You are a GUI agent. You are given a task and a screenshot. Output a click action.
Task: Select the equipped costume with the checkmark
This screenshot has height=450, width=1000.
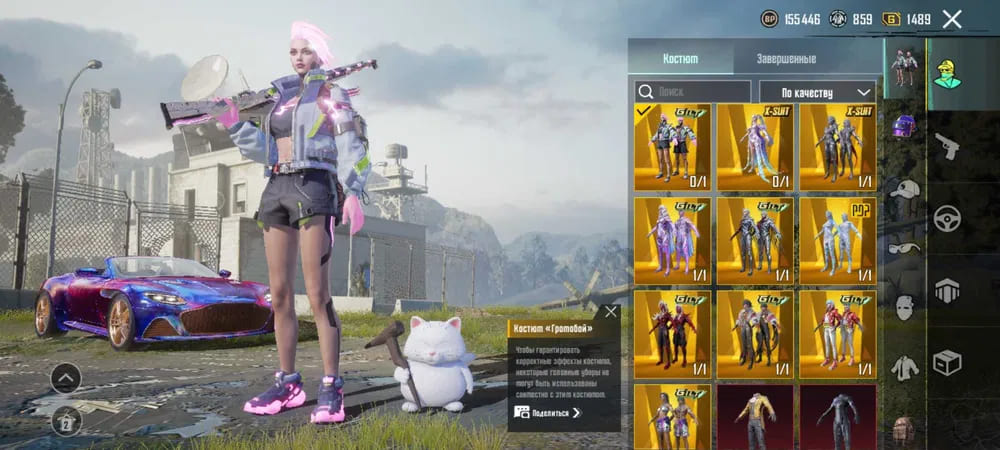click(672, 147)
